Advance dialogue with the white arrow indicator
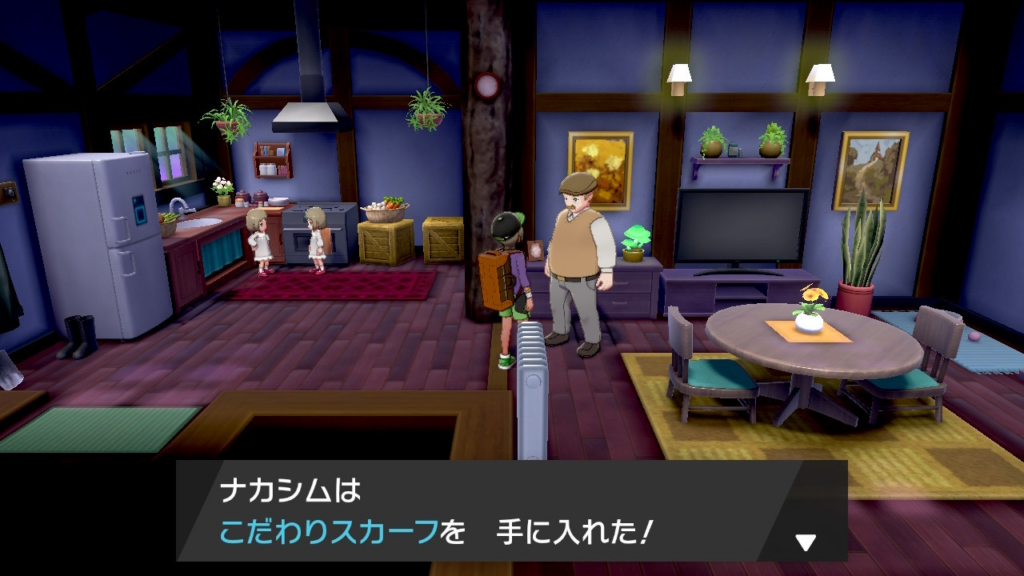Image resolution: width=1024 pixels, height=576 pixels. click(805, 542)
